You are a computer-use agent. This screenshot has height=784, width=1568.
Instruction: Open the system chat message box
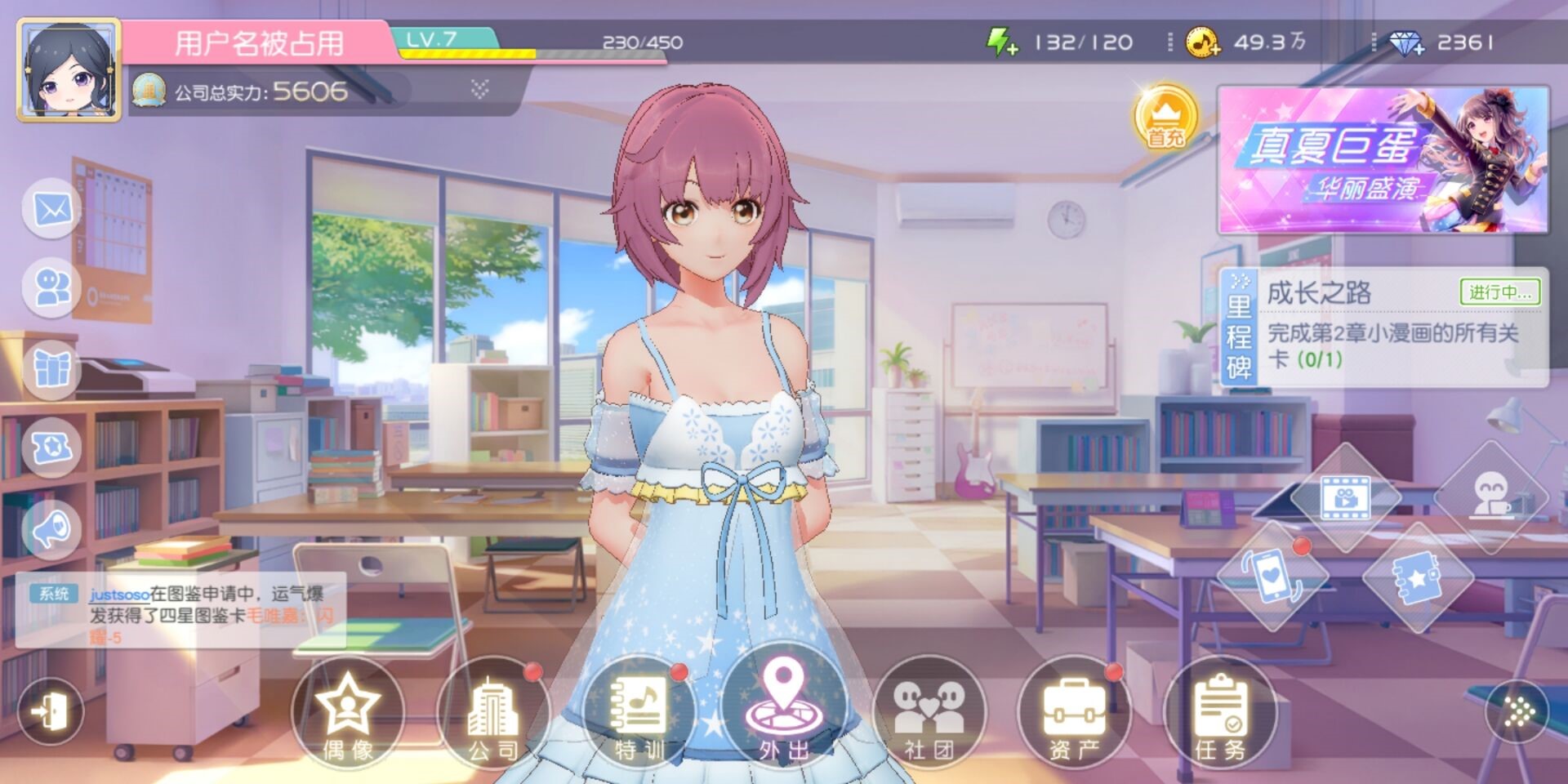181,611
